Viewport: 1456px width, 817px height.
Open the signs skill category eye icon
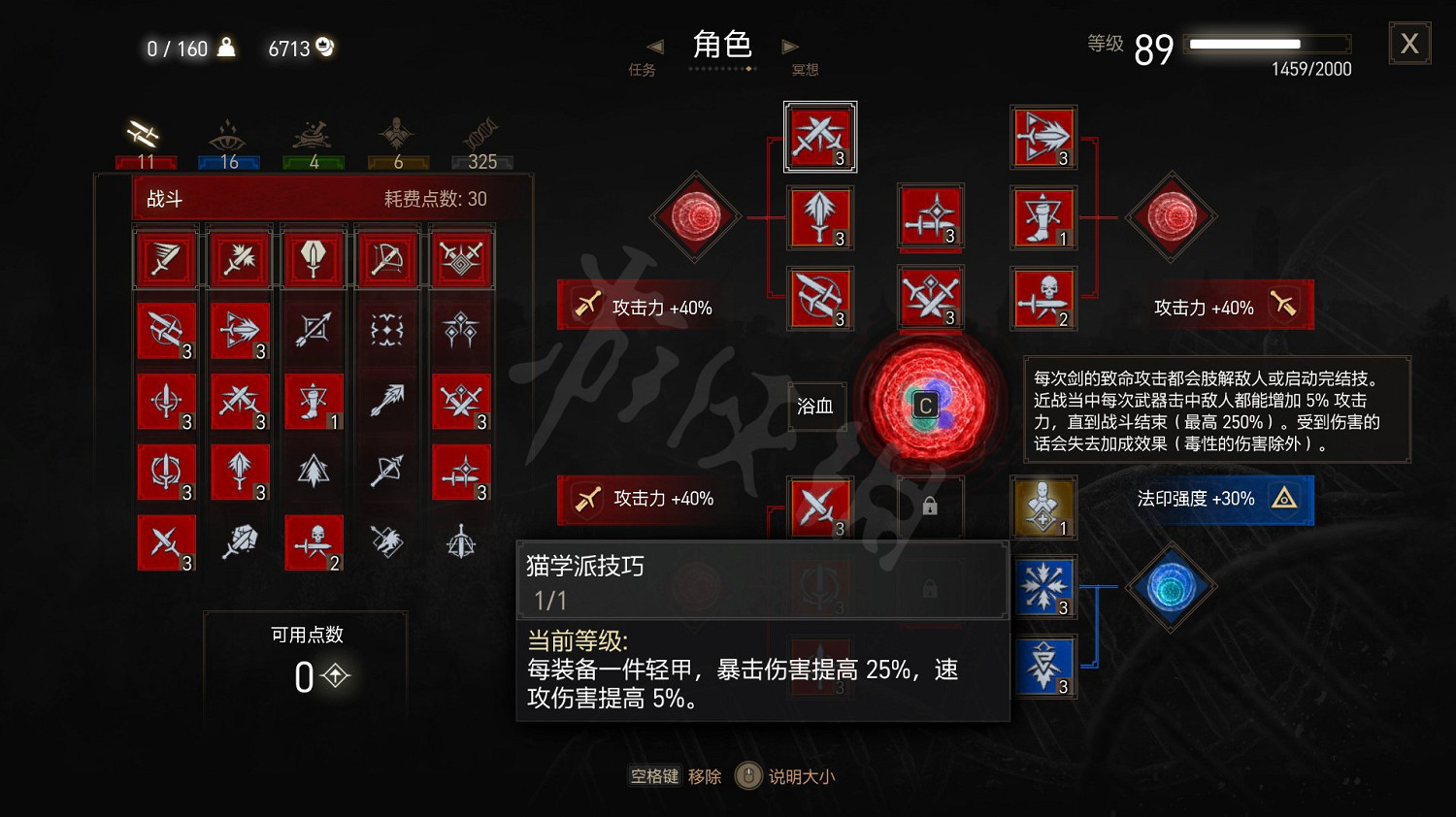229,136
